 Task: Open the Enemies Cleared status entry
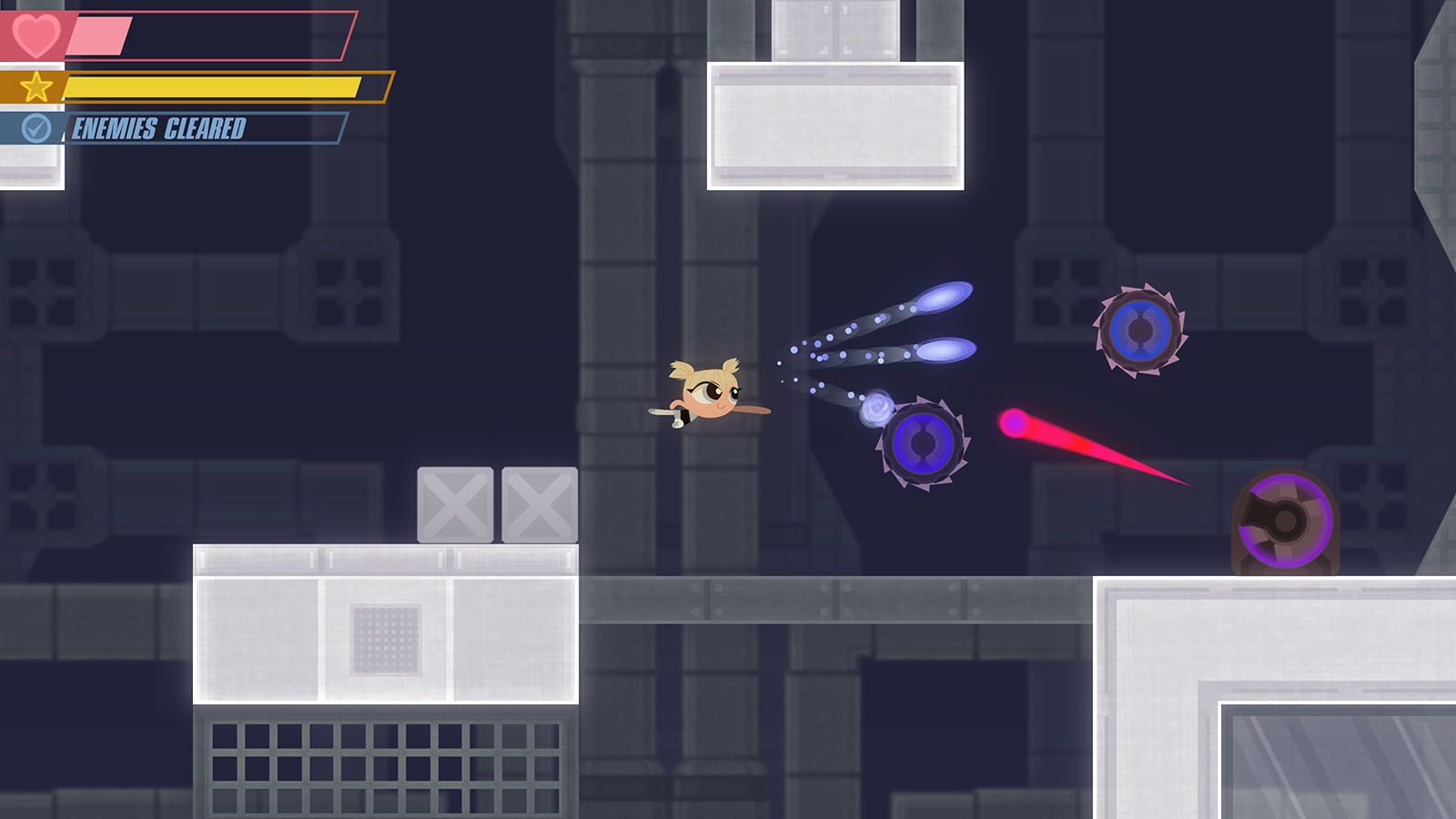(x=159, y=129)
